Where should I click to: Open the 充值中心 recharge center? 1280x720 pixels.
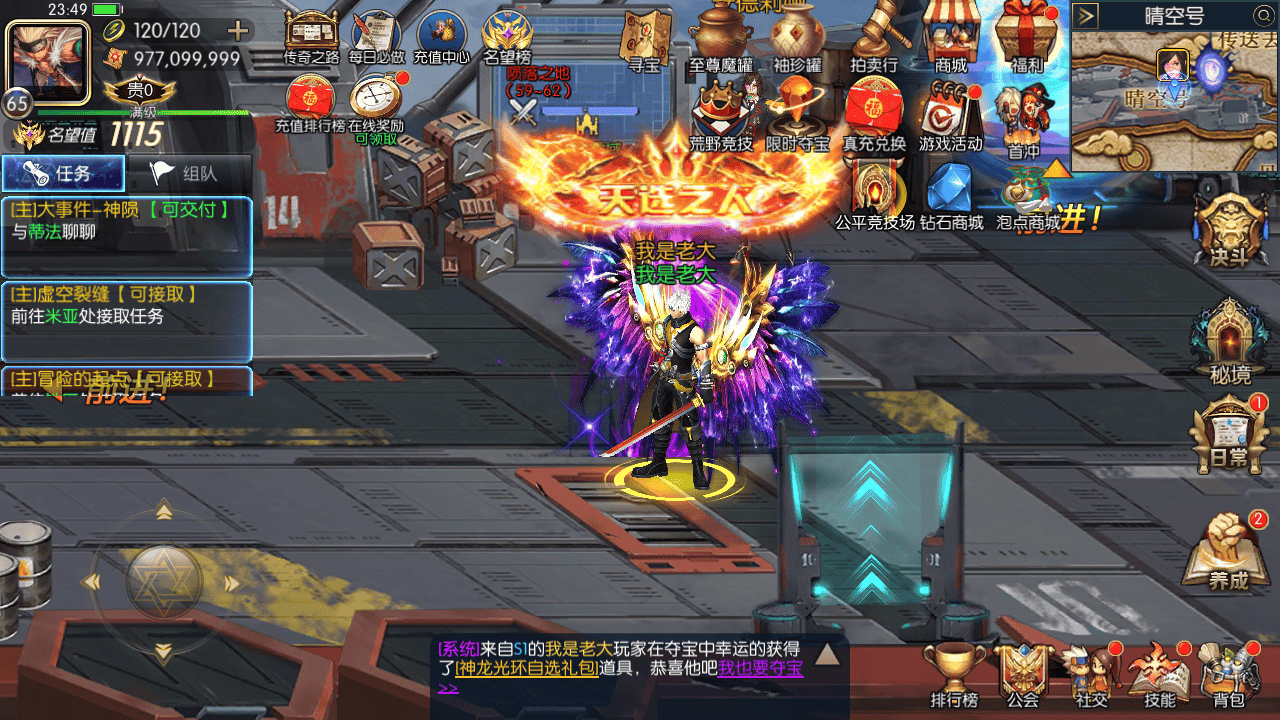point(441,33)
